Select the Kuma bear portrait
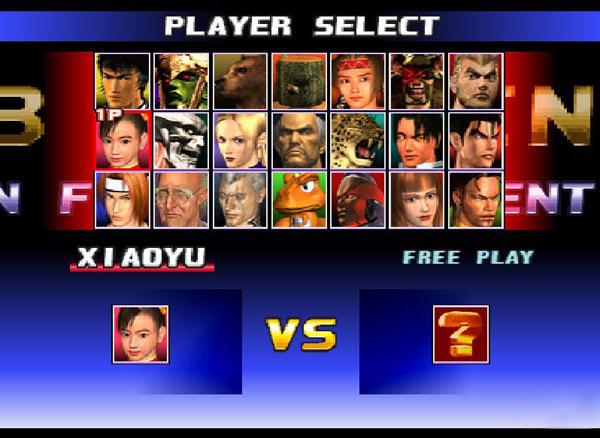The image size is (600, 438). coord(240,81)
